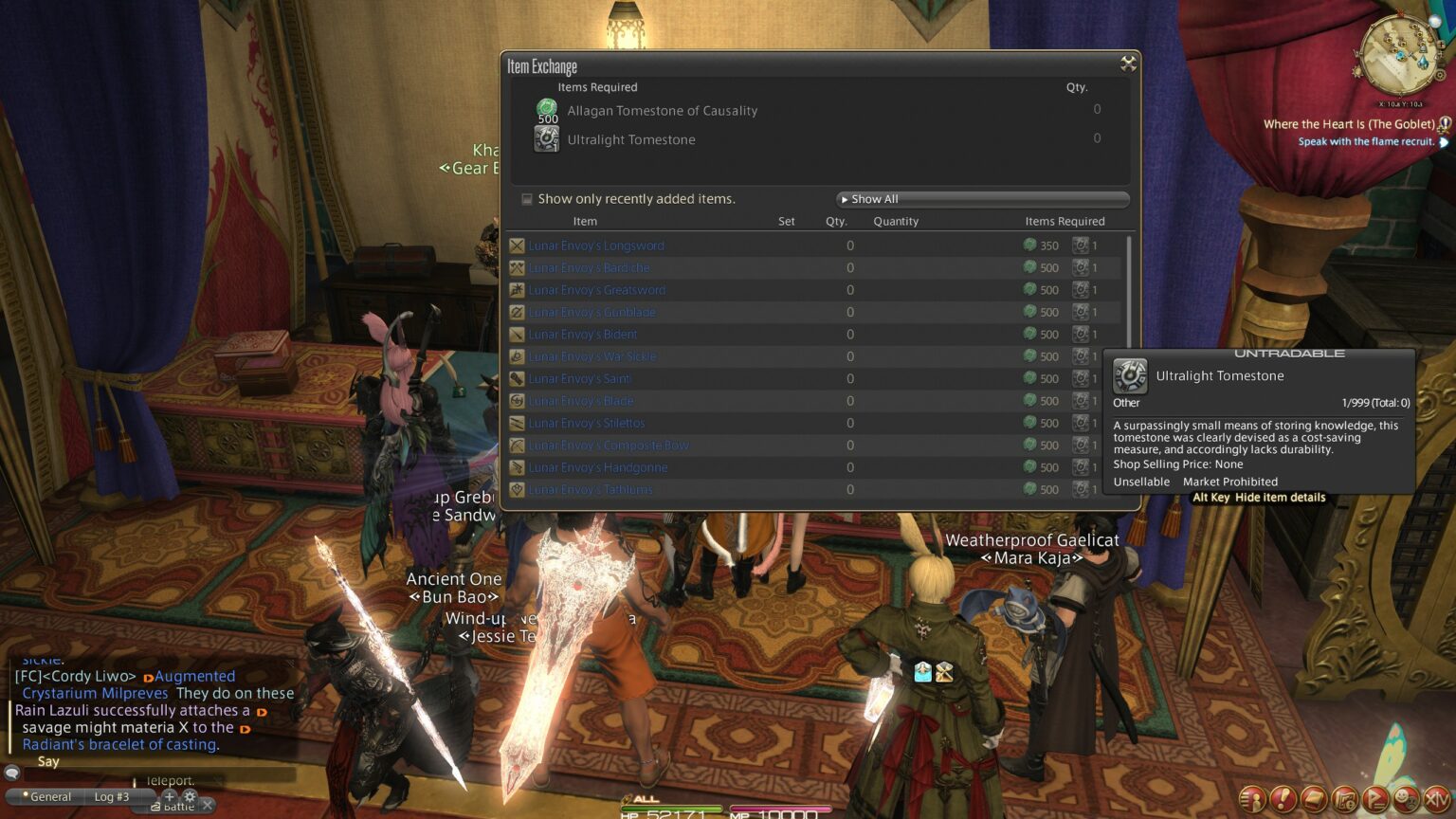This screenshot has width=1456, height=819.
Task: Switch to the Log #3 chat tab
Action: (x=111, y=796)
